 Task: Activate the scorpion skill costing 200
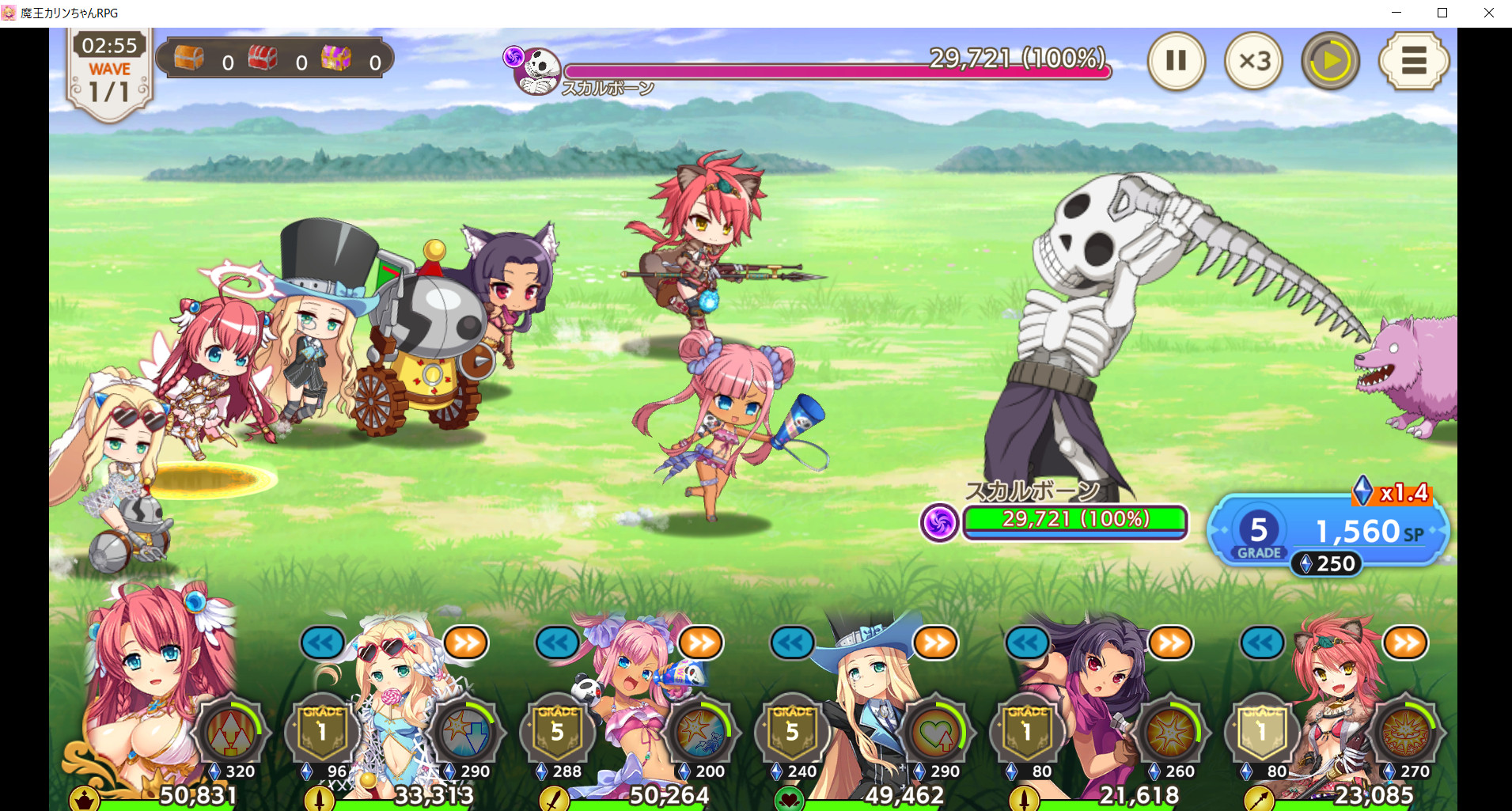click(701, 733)
